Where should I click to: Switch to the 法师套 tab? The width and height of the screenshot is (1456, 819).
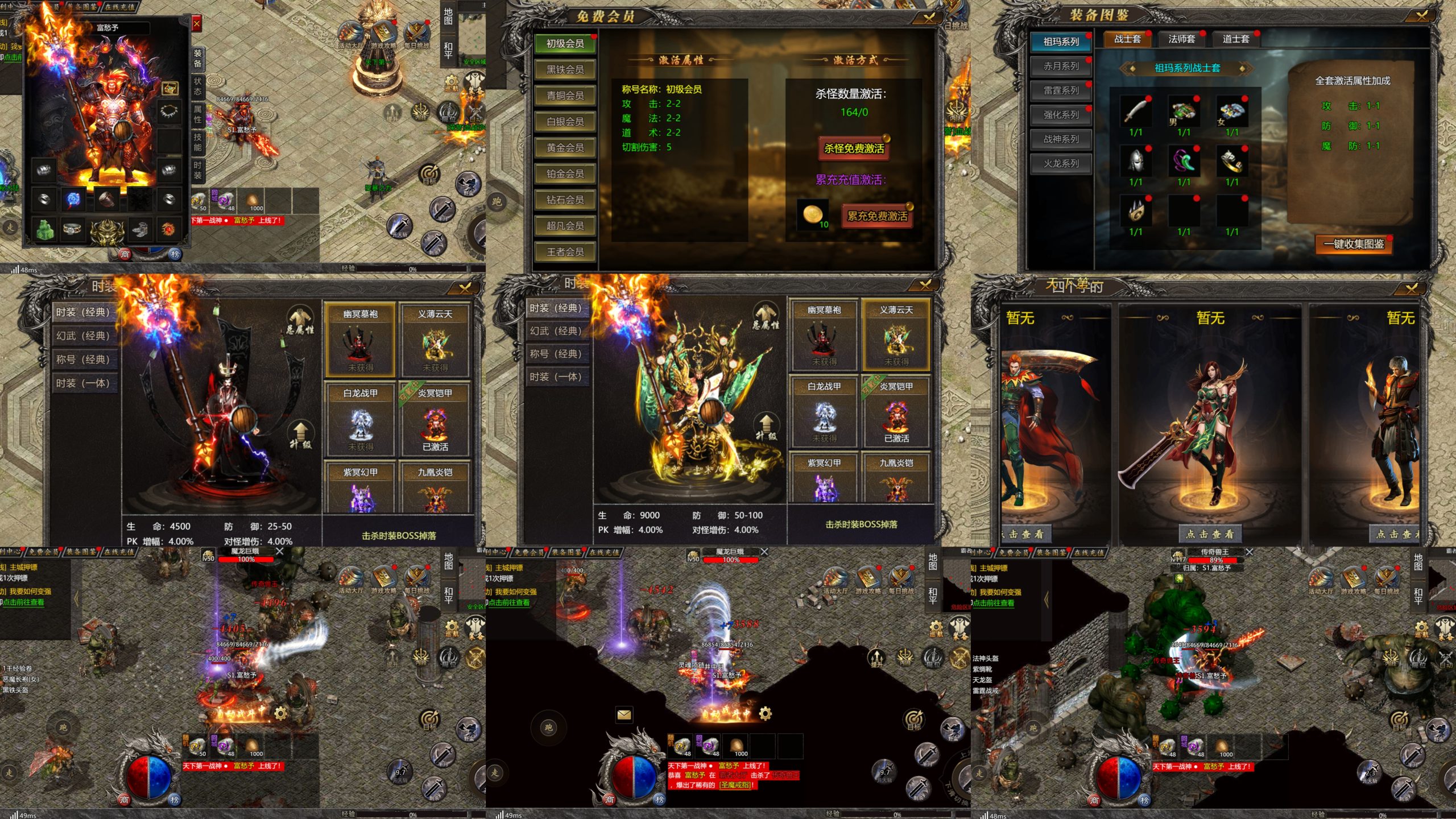point(1181,39)
